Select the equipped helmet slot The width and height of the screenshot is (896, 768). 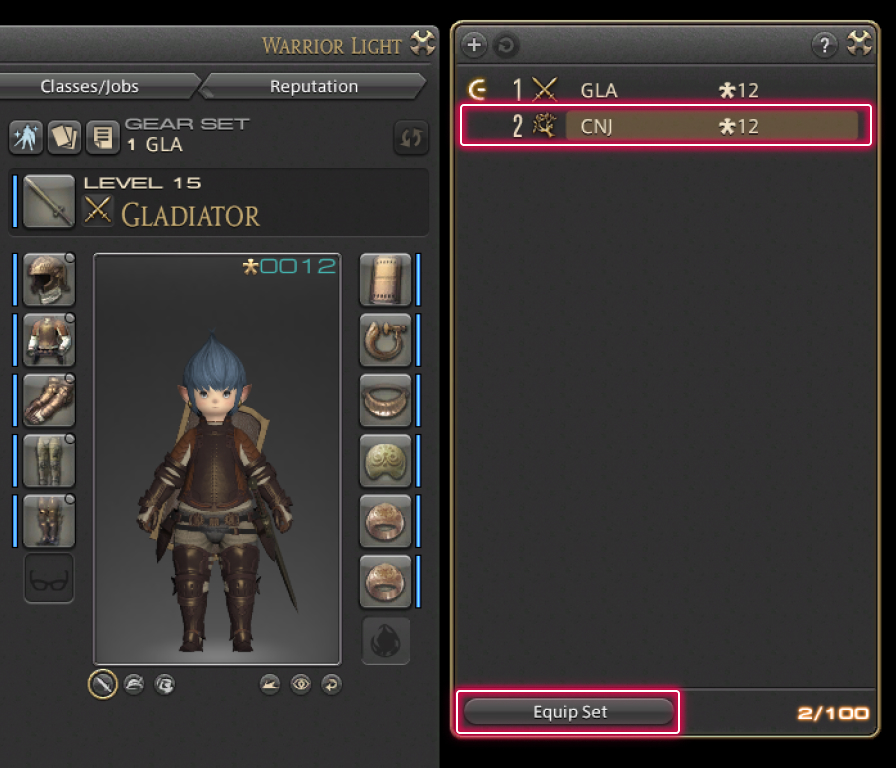tap(49, 279)
